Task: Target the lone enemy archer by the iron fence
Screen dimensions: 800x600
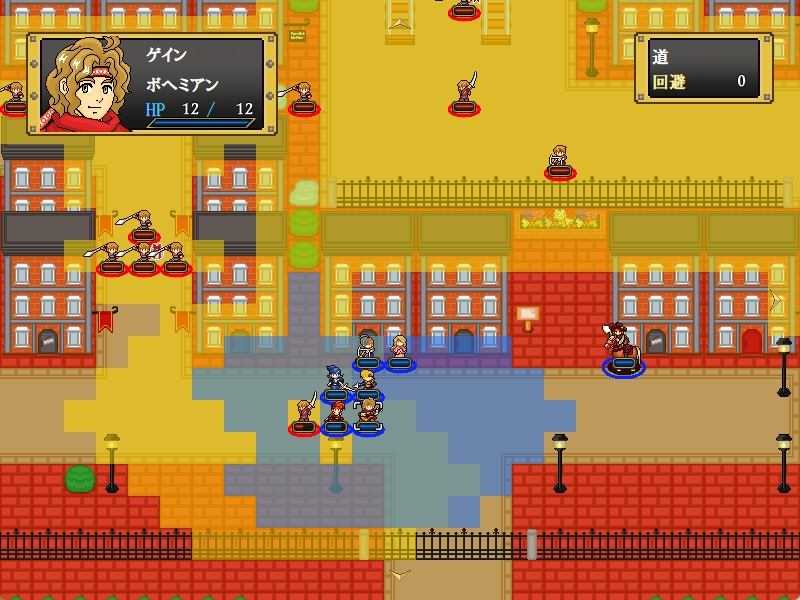Action: click(560, 161)
